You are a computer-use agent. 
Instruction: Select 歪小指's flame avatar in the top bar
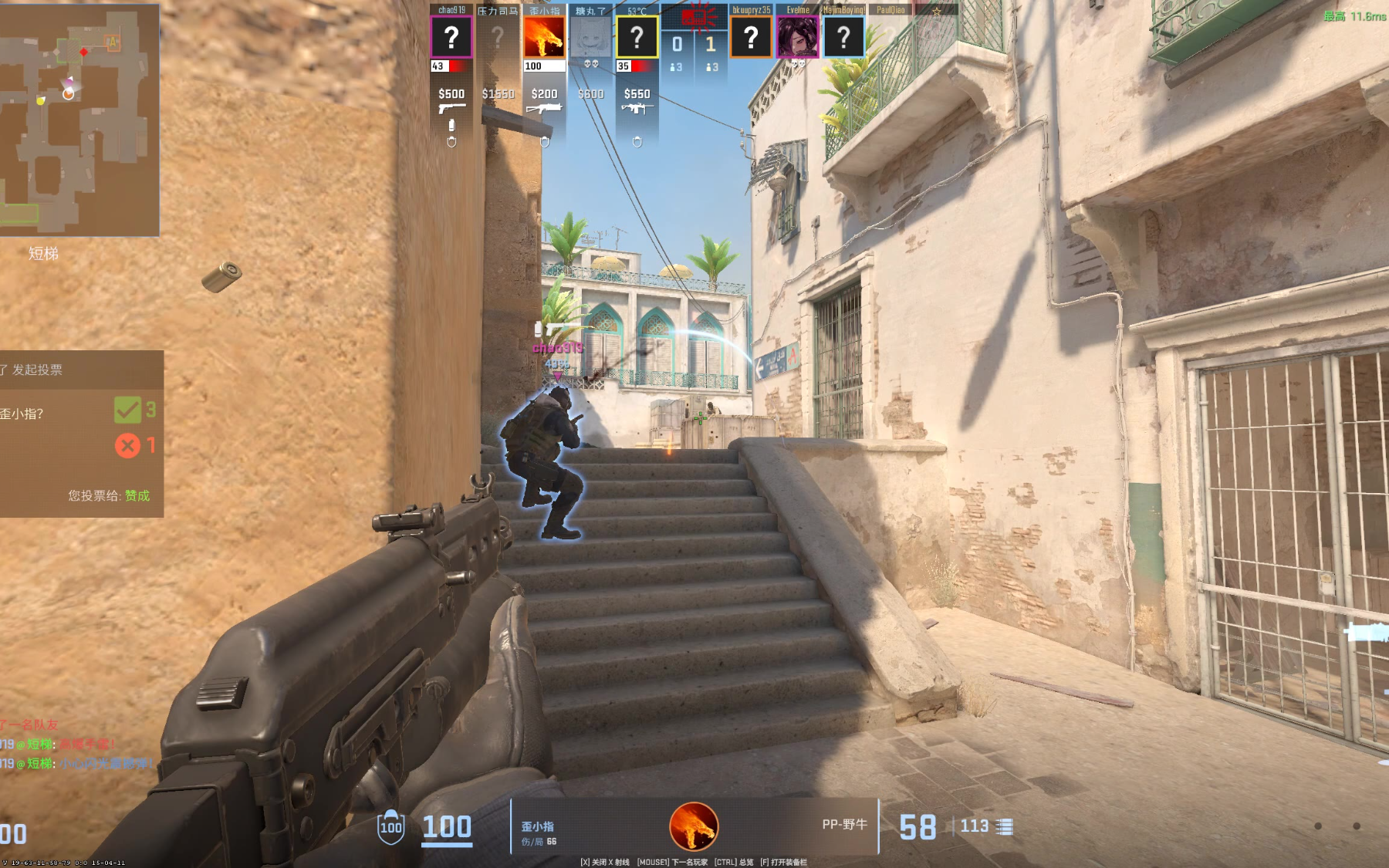coord(544,37)
